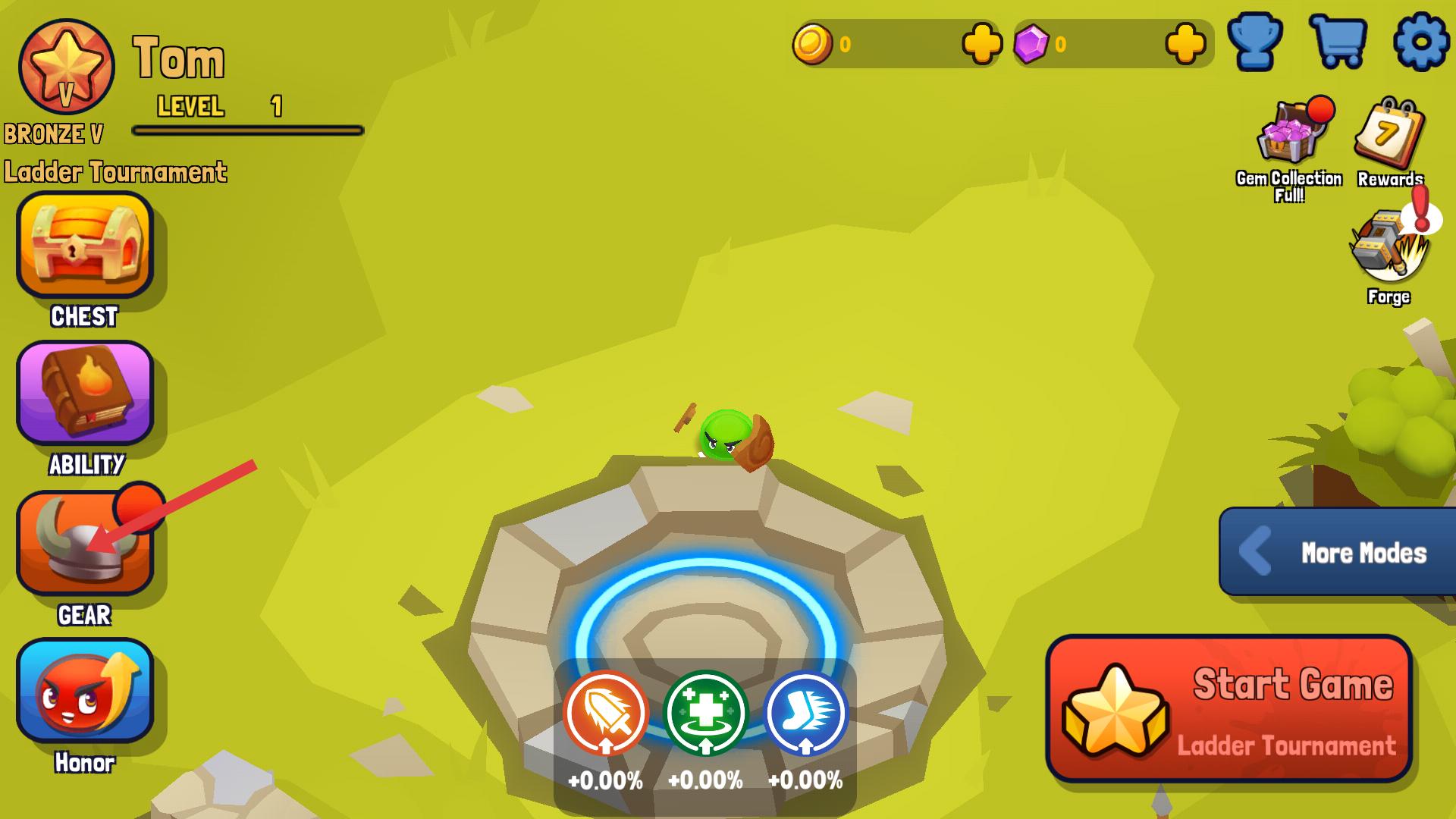This screenshot has height=819, width=1456.
Task: Open the Ability book
Action: (x=85, y=392)
